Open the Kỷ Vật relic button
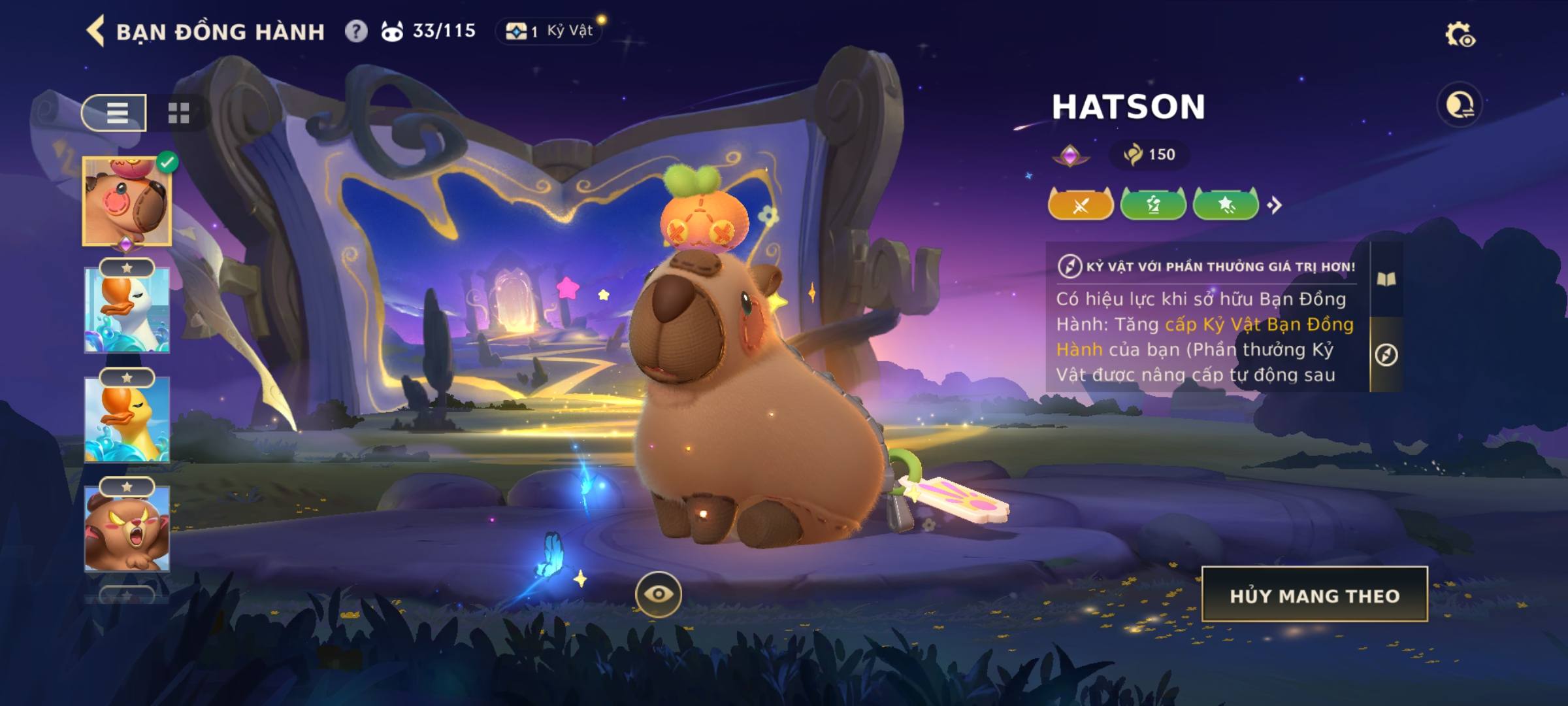1568x706 pixels. pyautogui.click(x=550, y=31)
